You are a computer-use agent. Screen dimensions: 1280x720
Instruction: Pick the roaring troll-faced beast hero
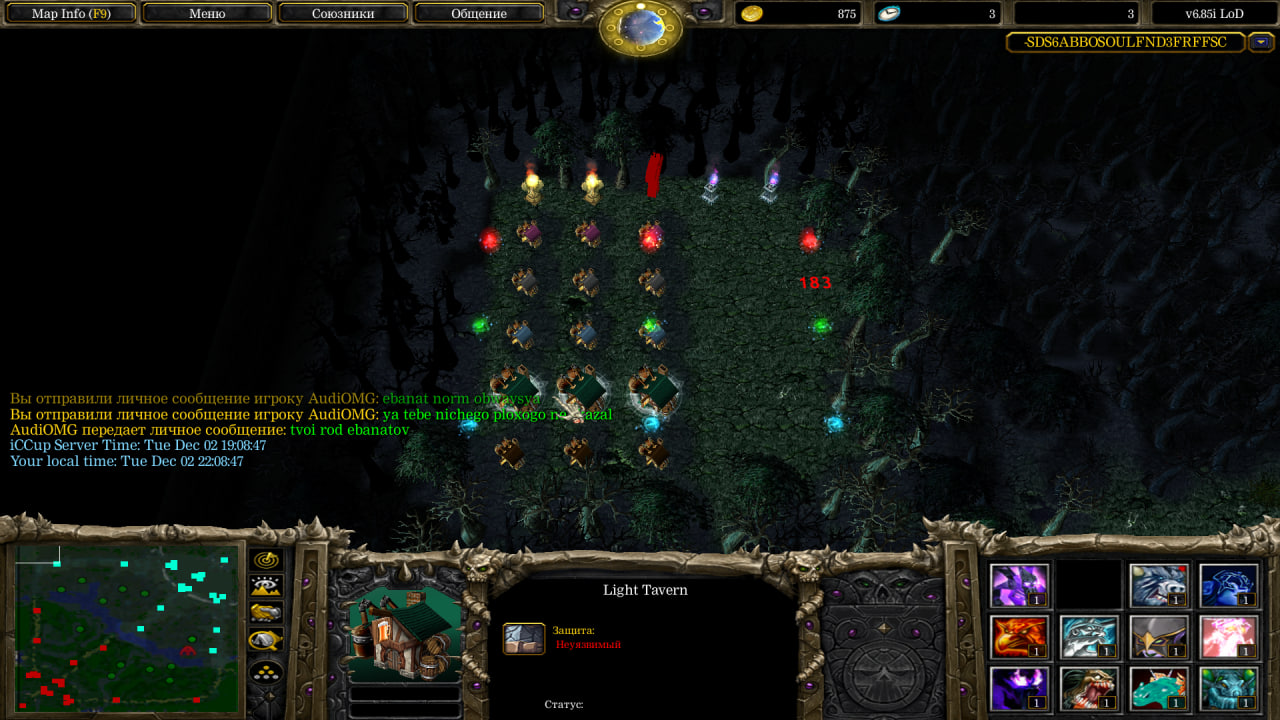click(1090, 688)
